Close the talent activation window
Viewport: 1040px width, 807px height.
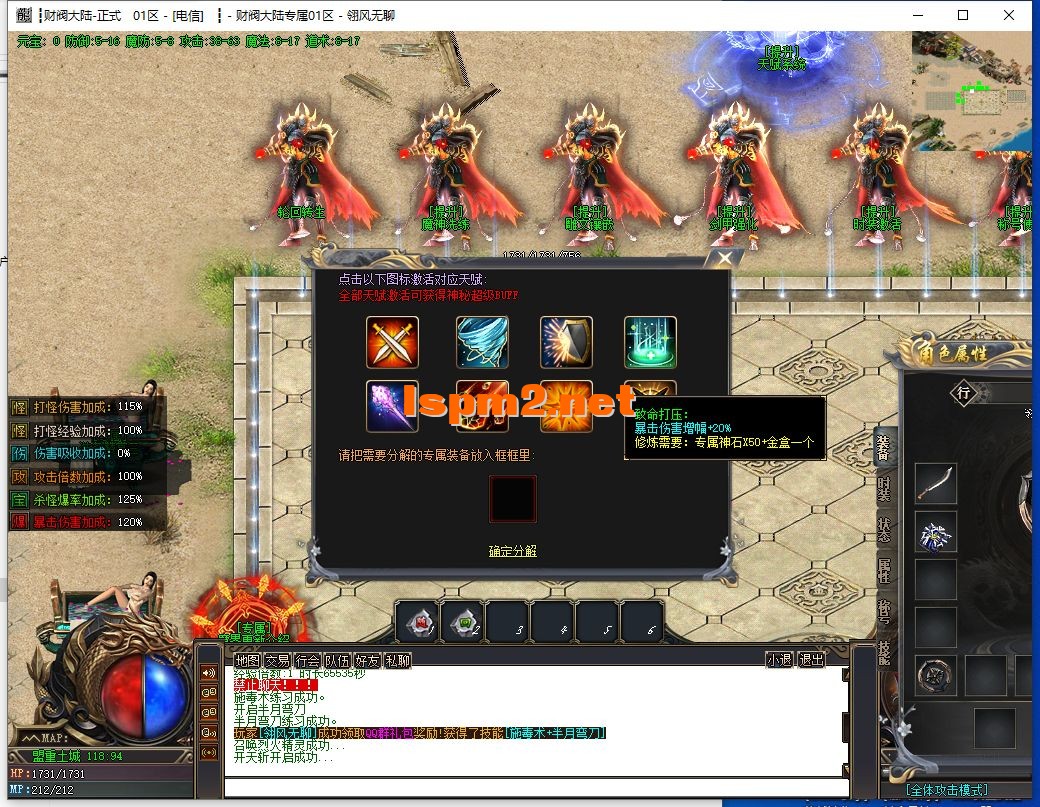(723, 257)
